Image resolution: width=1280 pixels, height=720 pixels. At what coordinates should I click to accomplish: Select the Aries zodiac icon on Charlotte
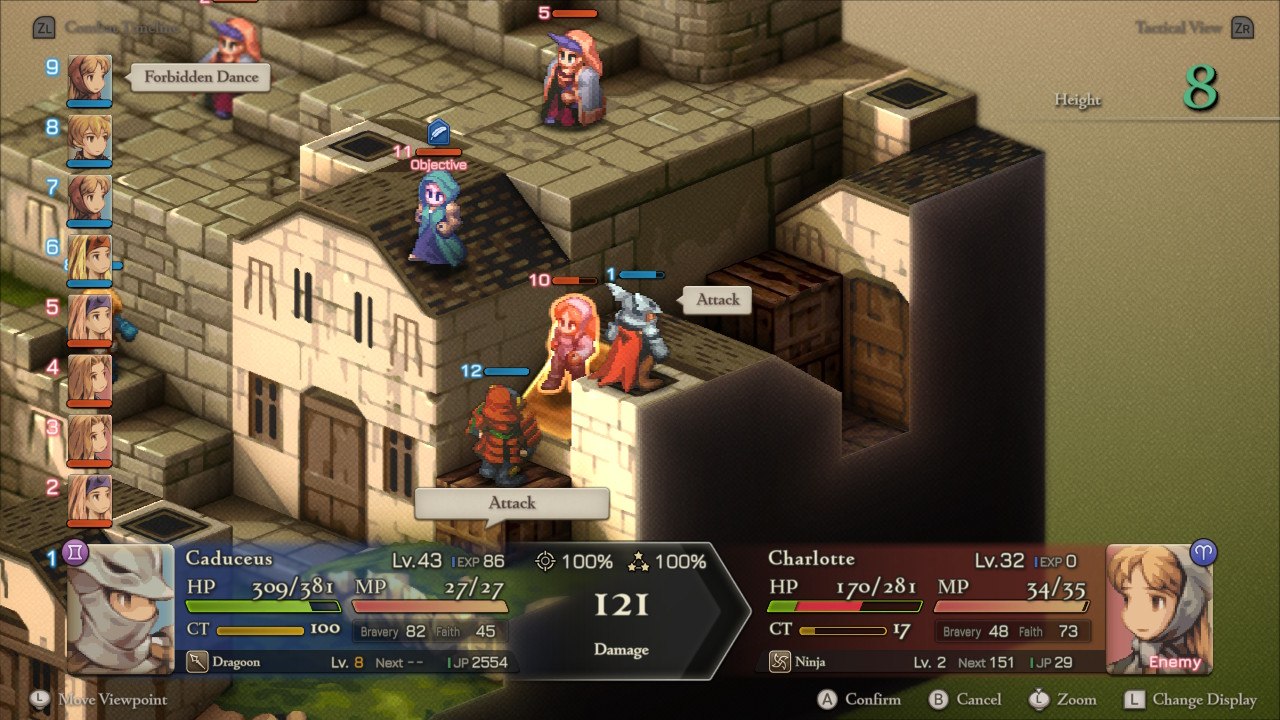click(1202, 552)
